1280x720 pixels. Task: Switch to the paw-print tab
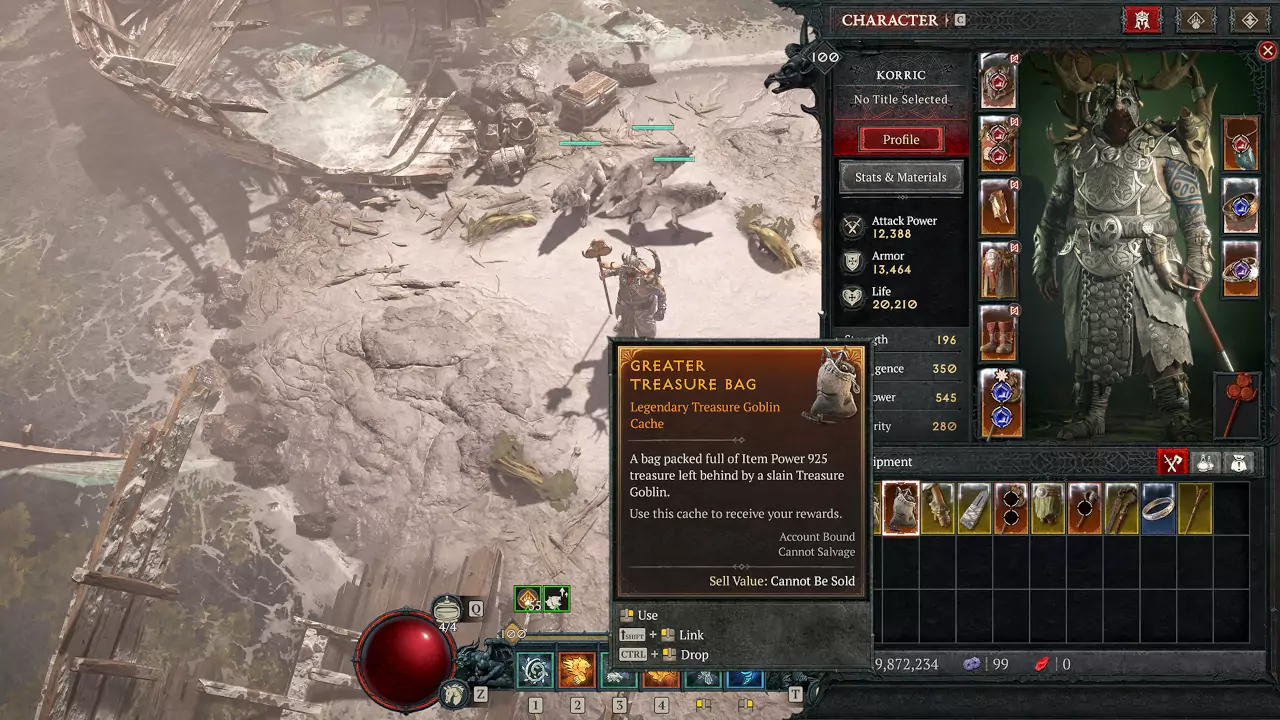[1195, 20]
